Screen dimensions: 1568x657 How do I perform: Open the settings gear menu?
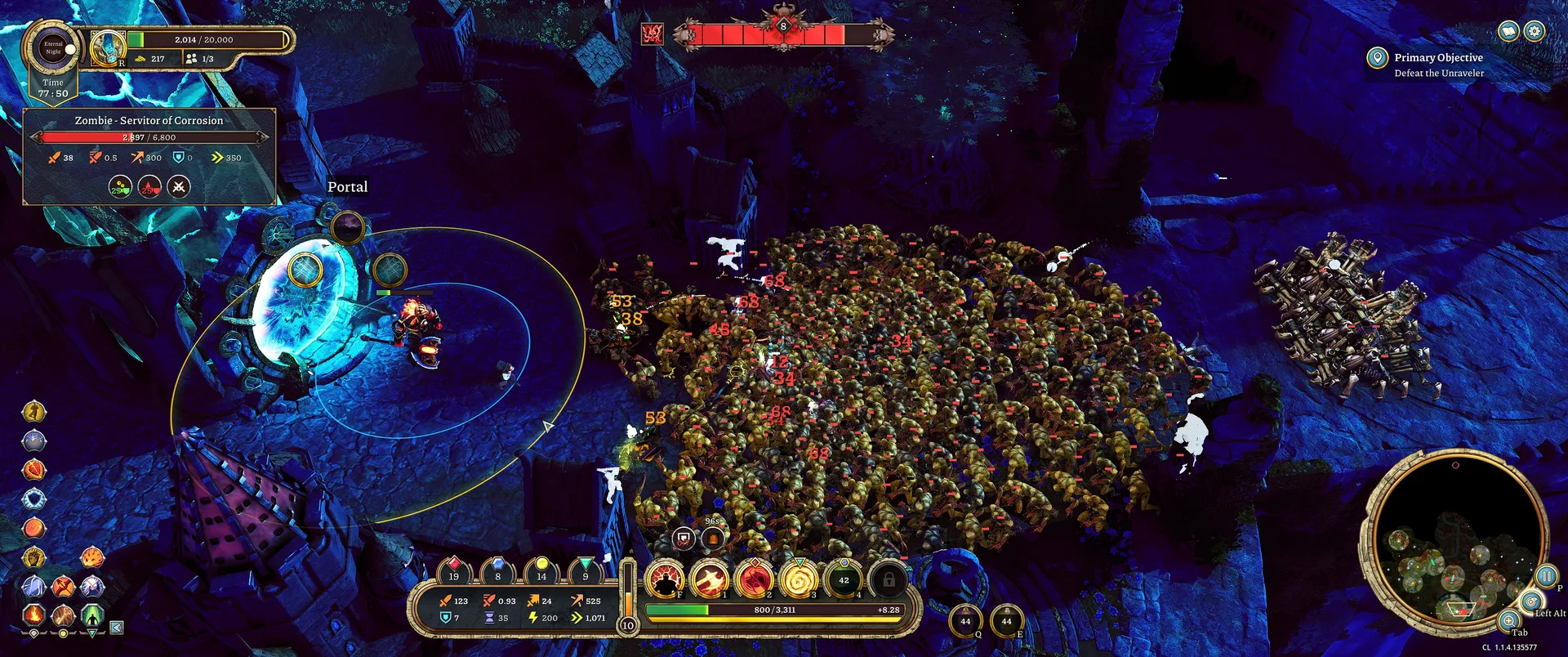(x=1535, y=31)
